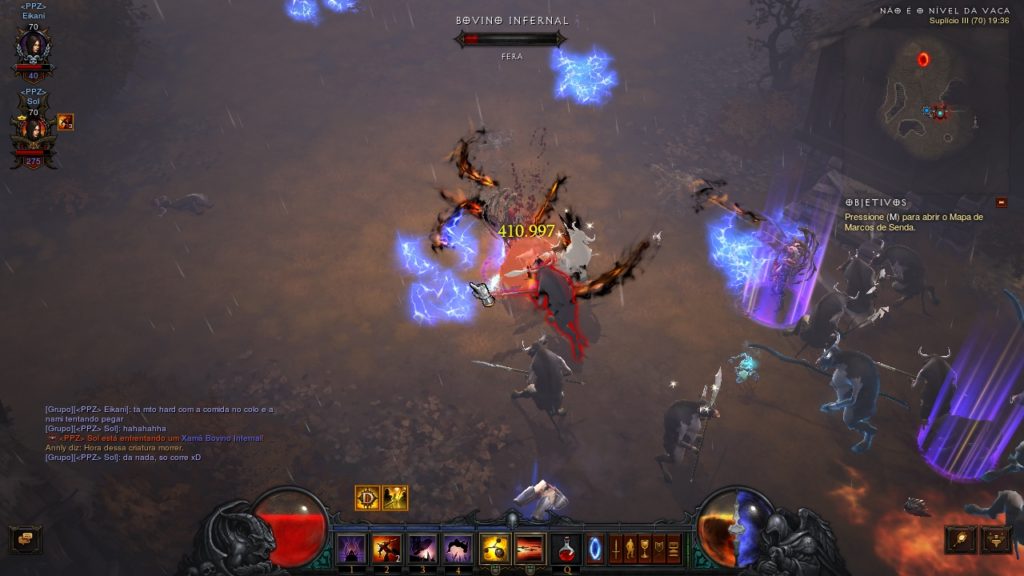Inspect the buff icon next to Sol's portrait
The image size is (1024, 576).
tap(65, 122)
